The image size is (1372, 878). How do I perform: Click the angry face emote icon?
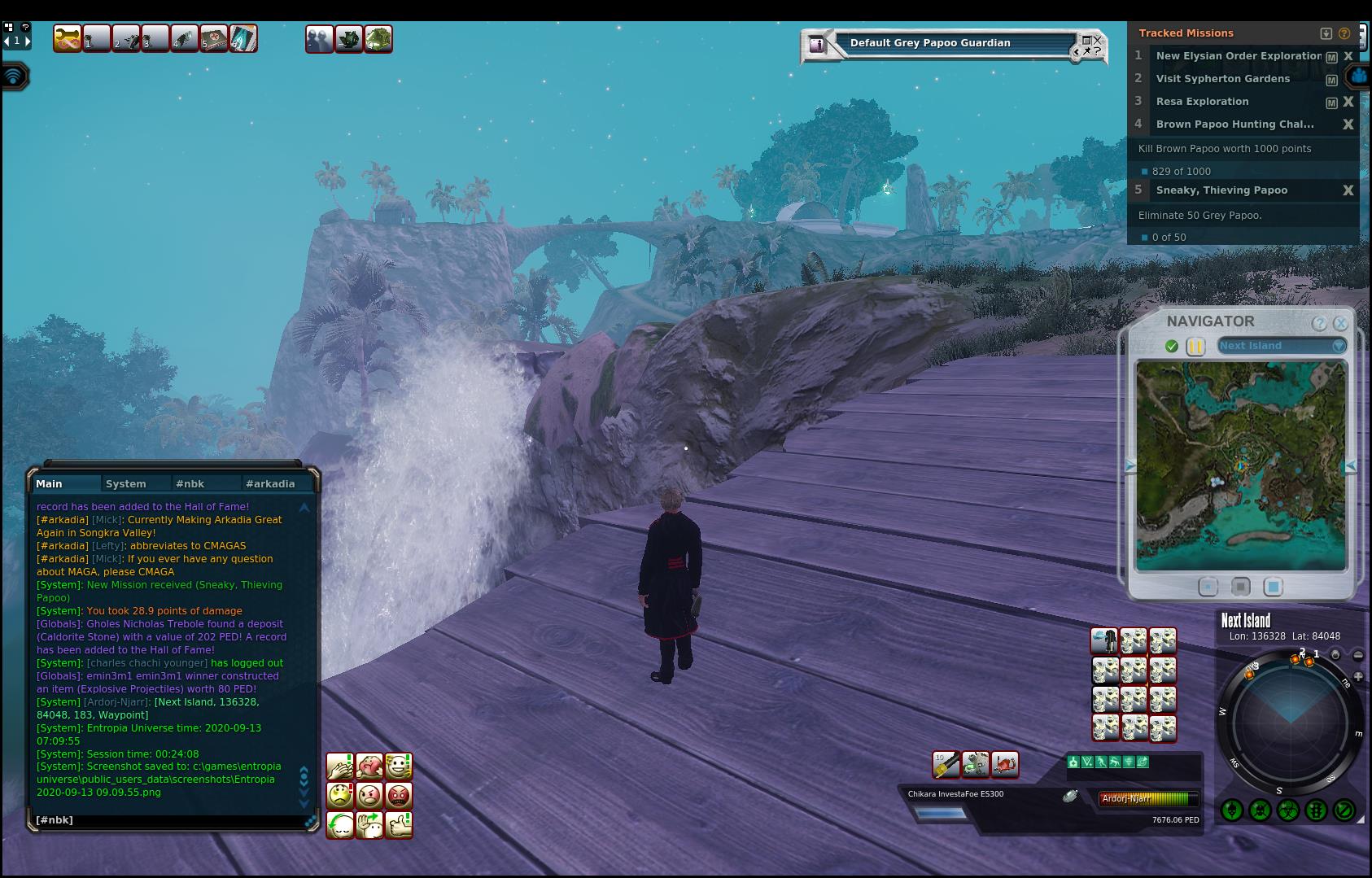coord(369,795)
